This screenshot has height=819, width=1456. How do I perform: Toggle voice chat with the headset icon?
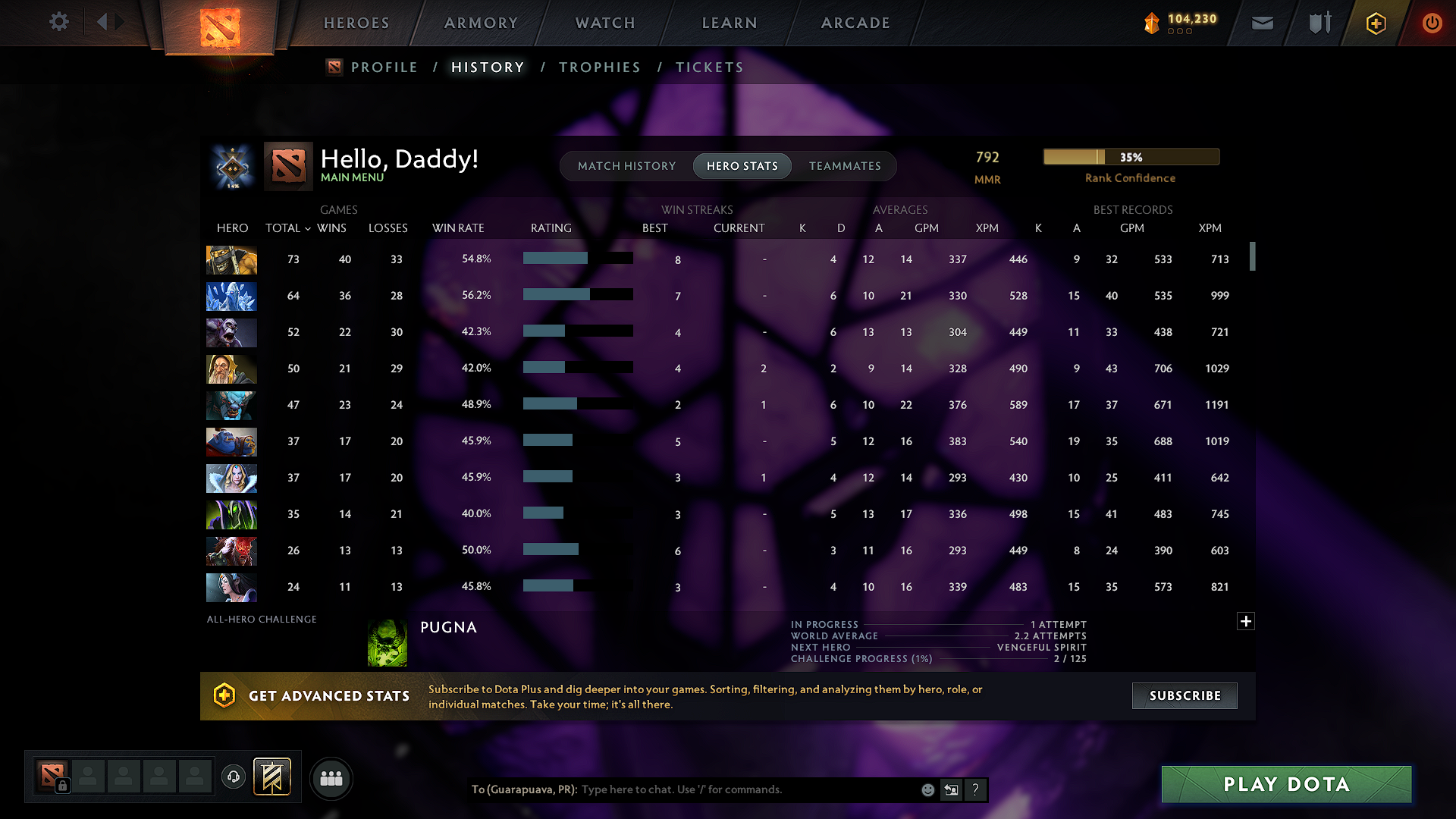[x=233, y=777]
